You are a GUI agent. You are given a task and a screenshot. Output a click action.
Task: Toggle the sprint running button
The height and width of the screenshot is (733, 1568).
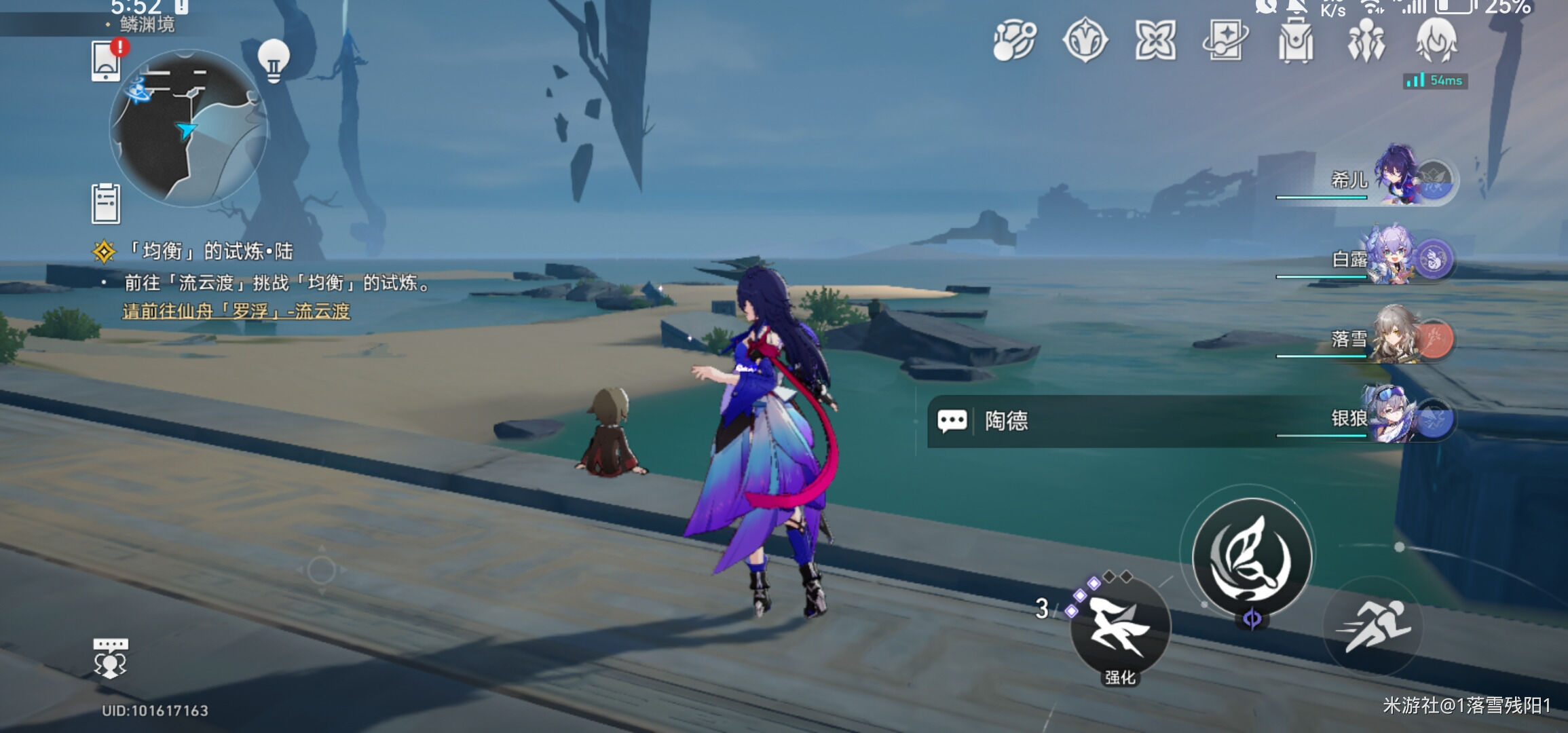click(x=1374, y=626)
